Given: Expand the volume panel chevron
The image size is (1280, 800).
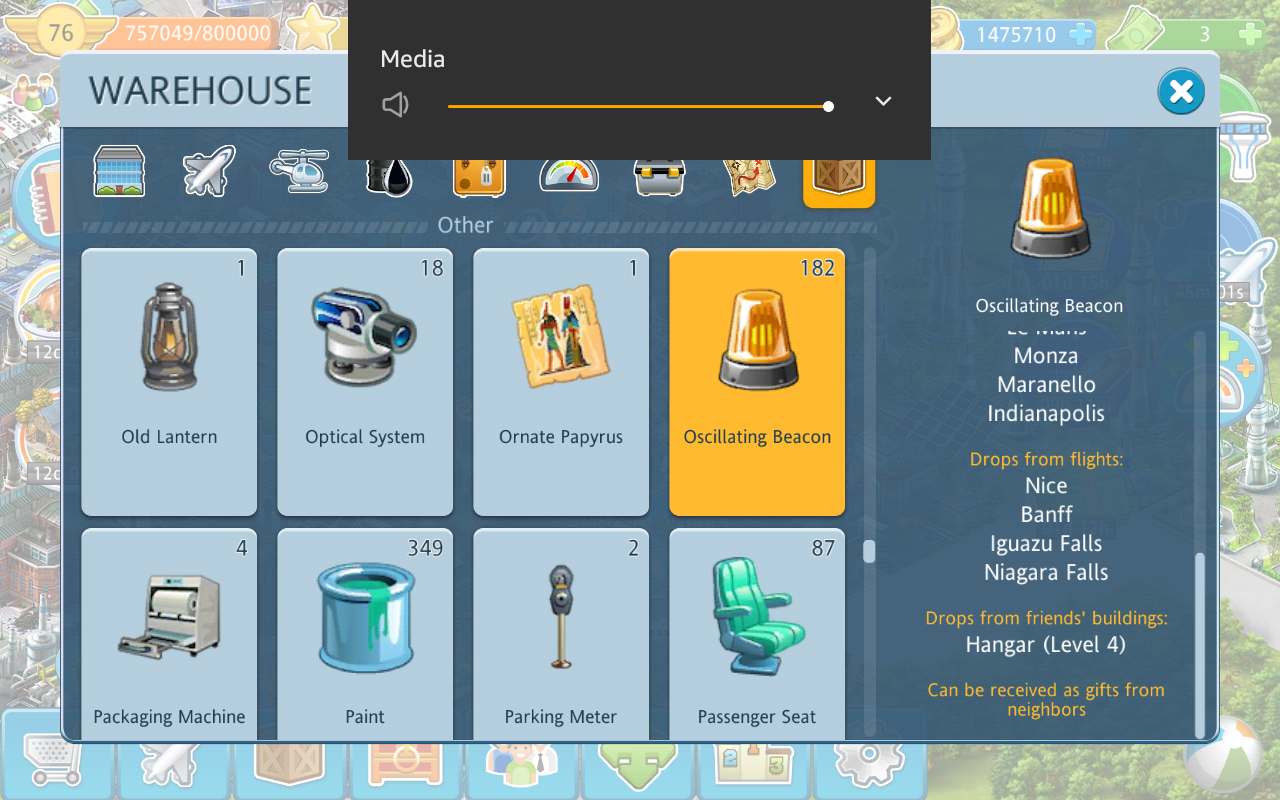Looking at the screenshot, I should [883, 102].
